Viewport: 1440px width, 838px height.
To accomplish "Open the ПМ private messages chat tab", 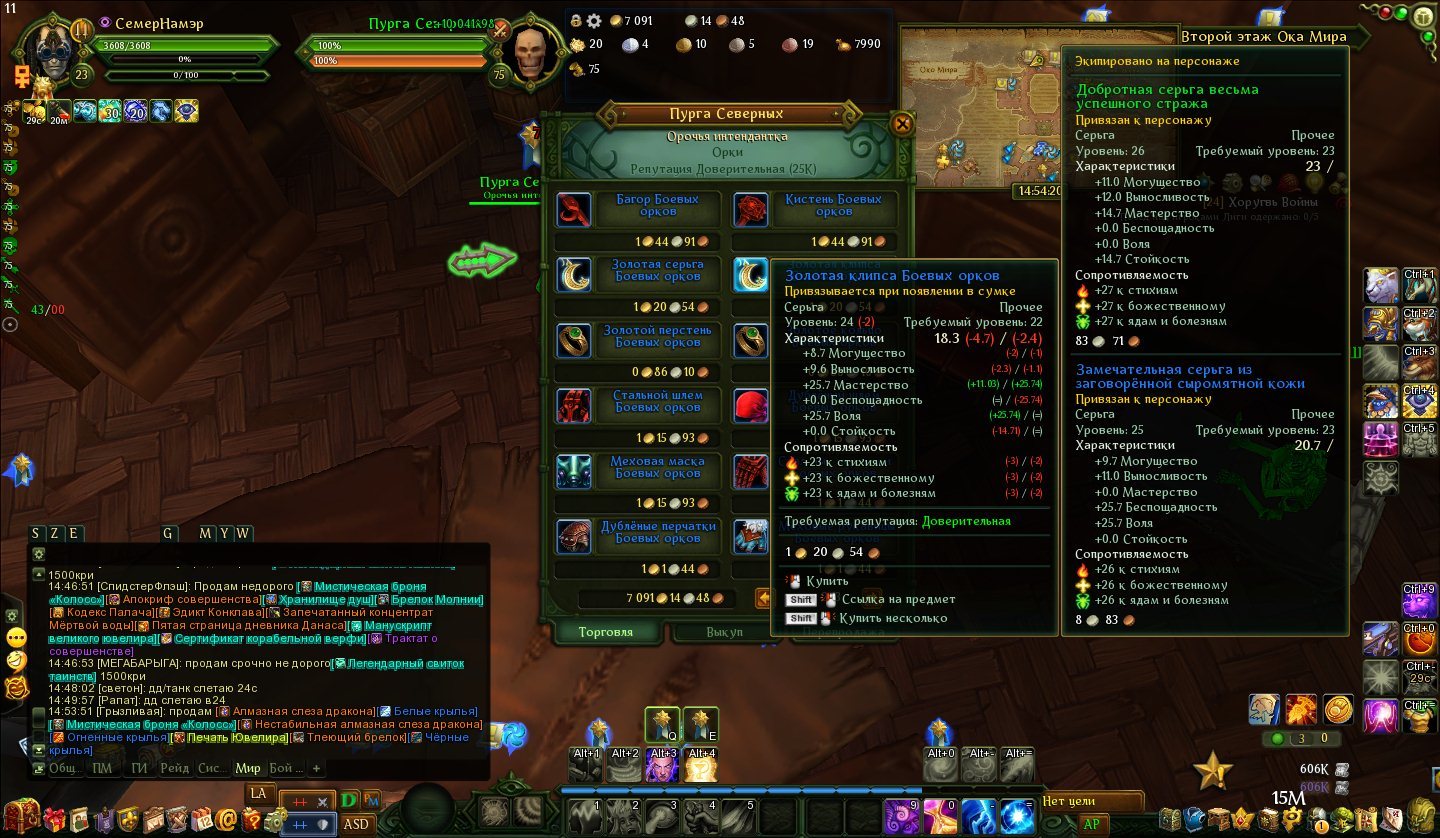I will click(x=102, y=768).
